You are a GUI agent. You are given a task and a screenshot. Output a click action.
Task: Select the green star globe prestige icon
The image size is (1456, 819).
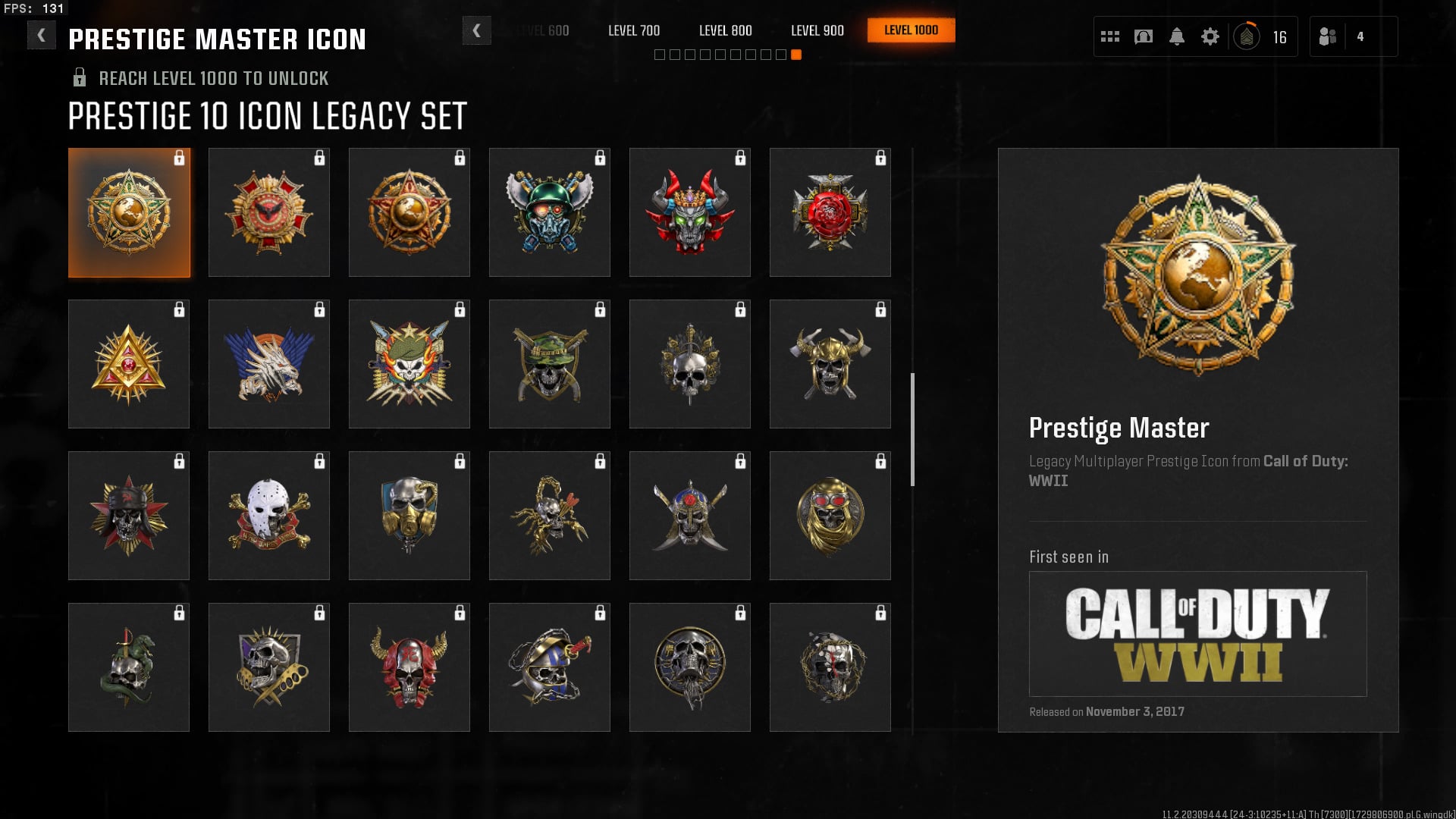(129, 212)
